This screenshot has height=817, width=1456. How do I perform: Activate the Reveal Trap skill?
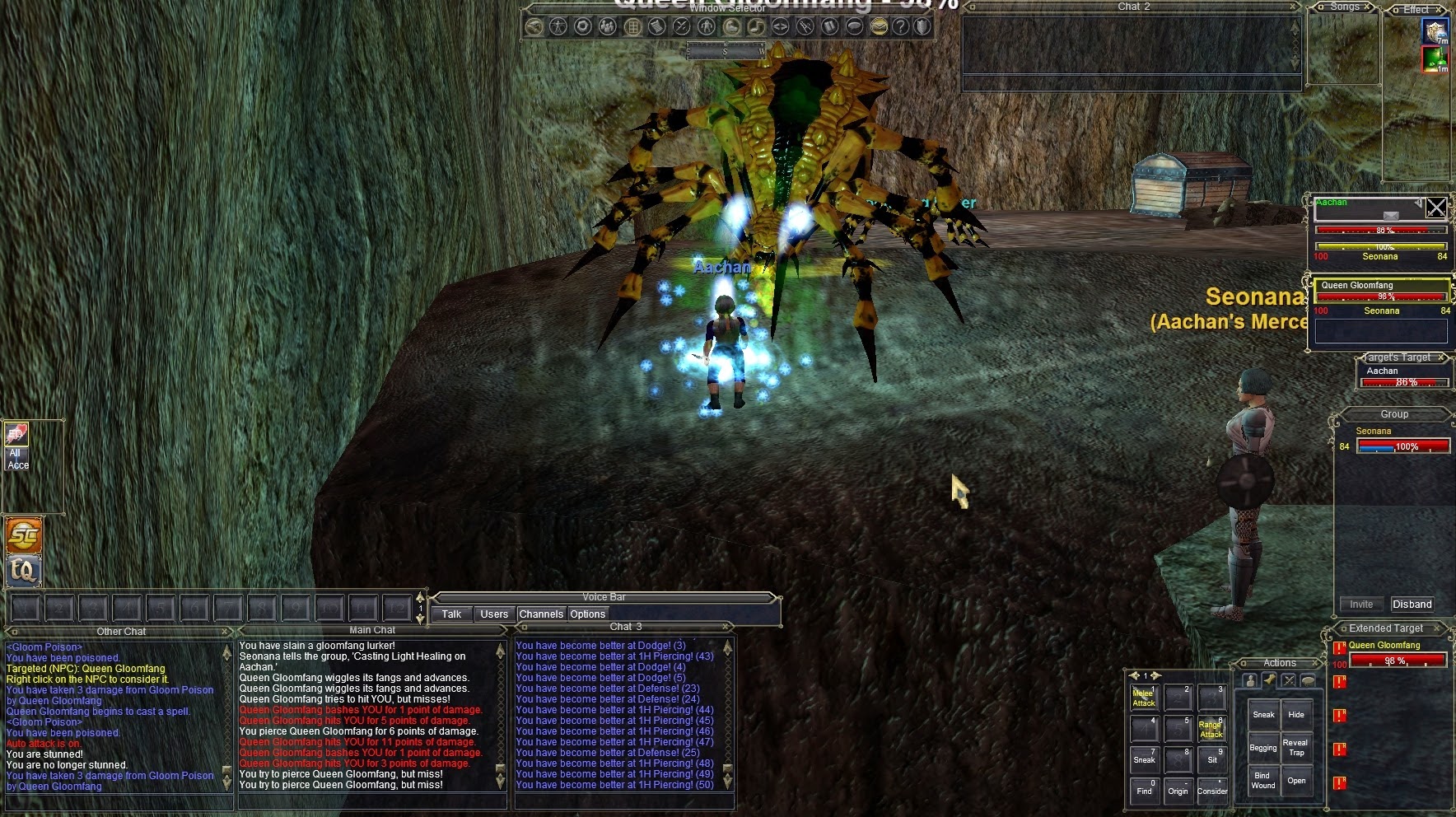[x=1296, y=748]
